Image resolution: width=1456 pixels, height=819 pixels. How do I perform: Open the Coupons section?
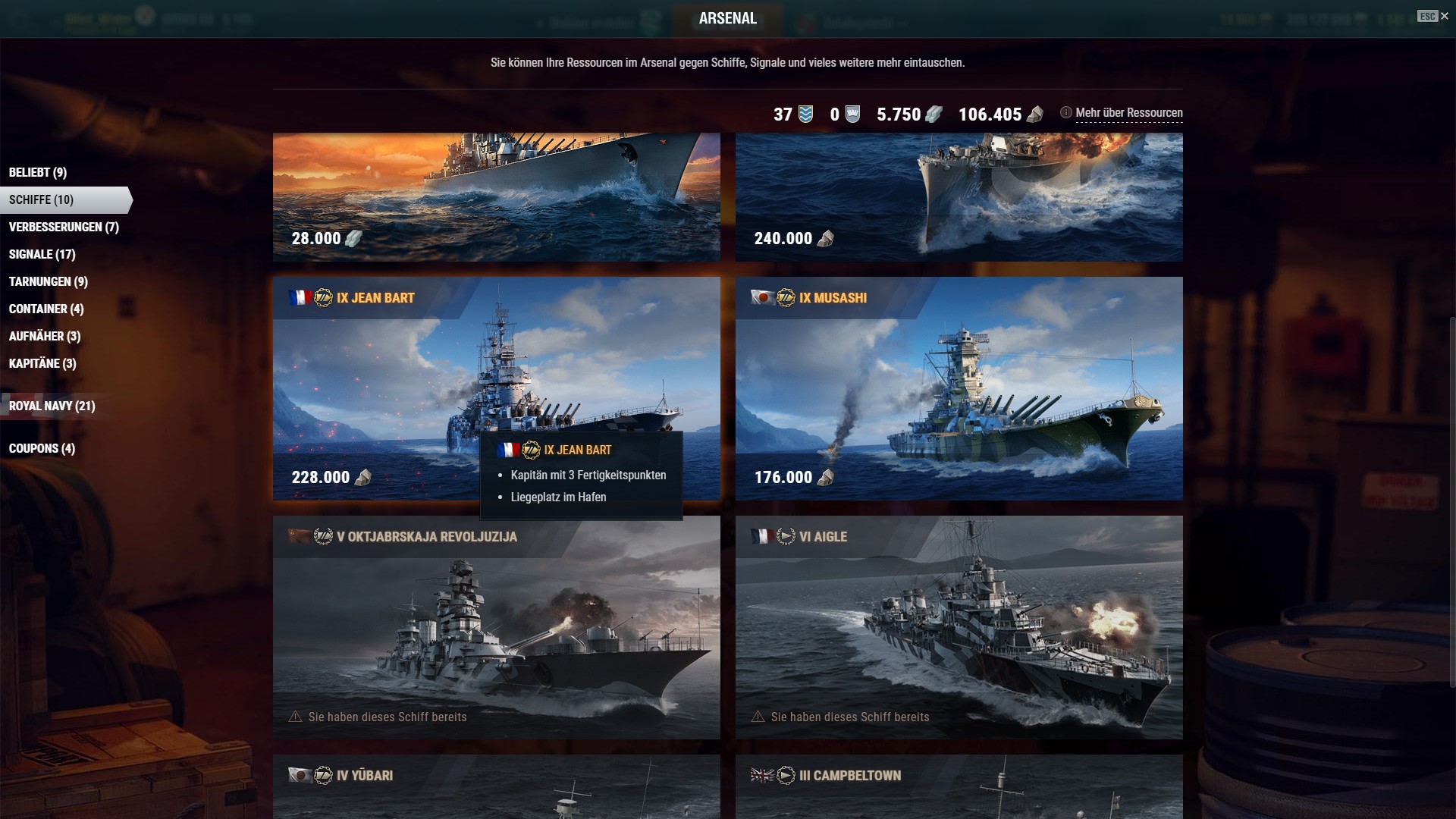[41, 448]
